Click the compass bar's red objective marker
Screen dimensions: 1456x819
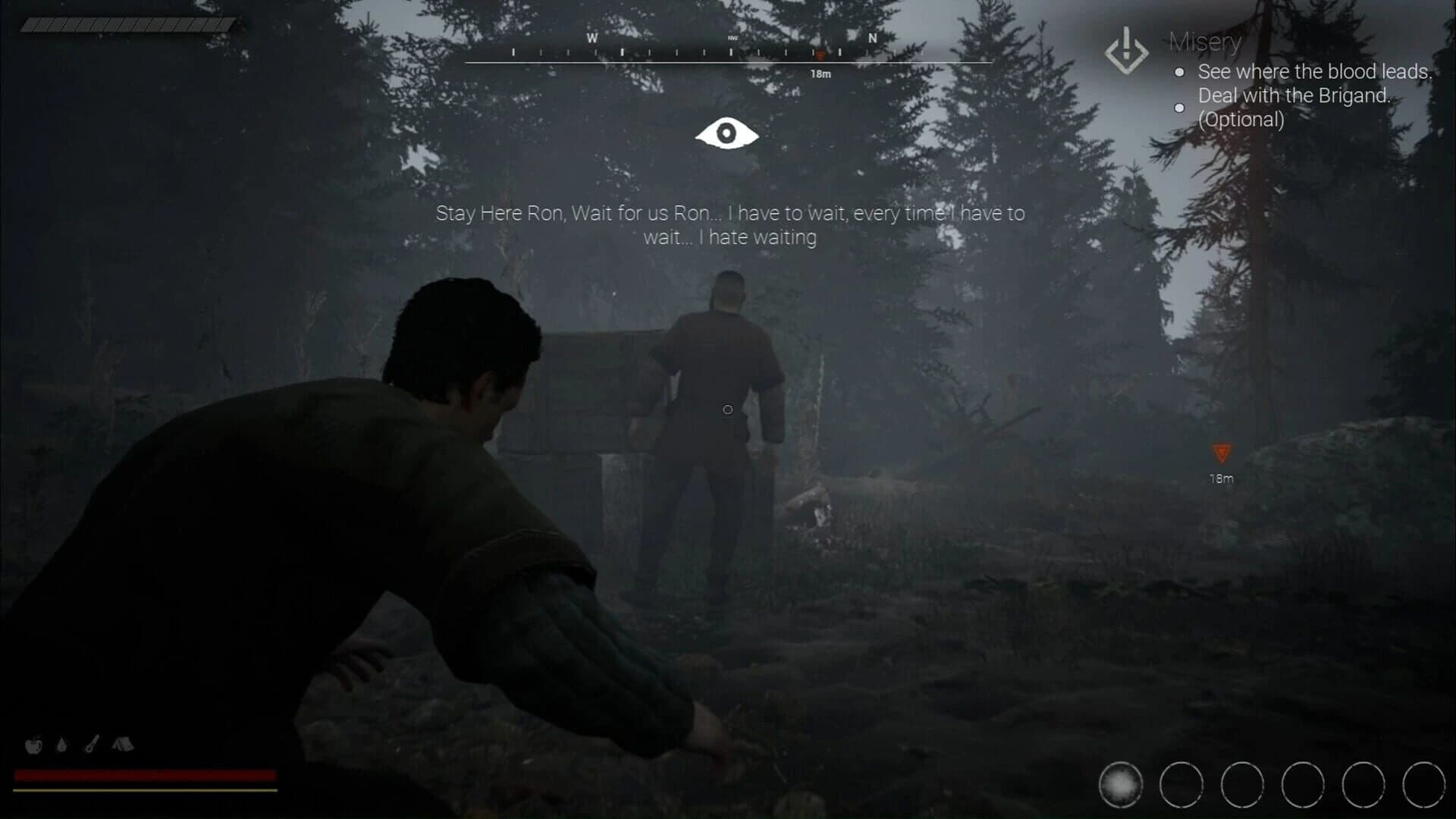click(820, 55)
